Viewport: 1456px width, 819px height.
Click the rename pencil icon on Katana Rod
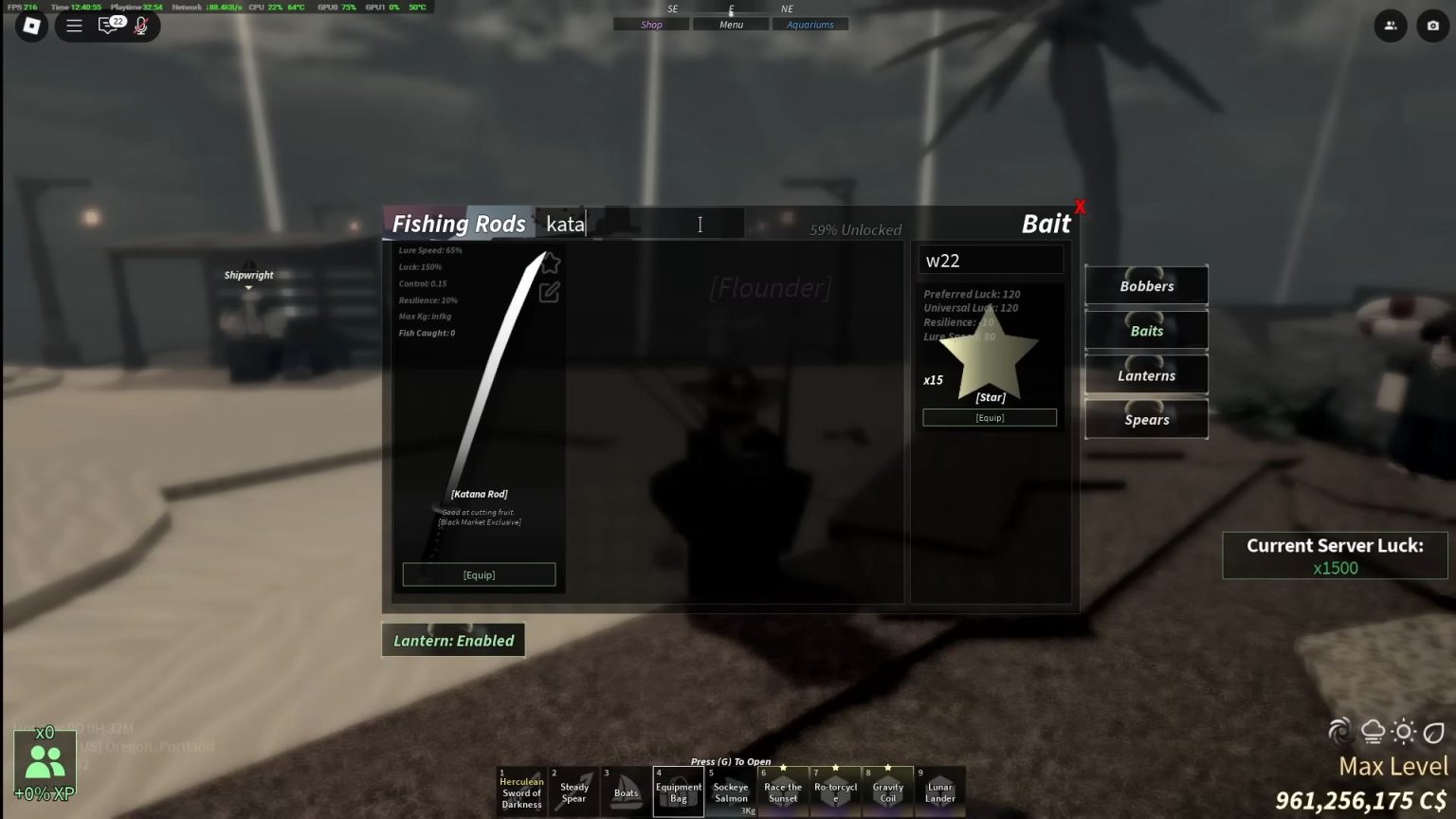(x=550, y=292)
